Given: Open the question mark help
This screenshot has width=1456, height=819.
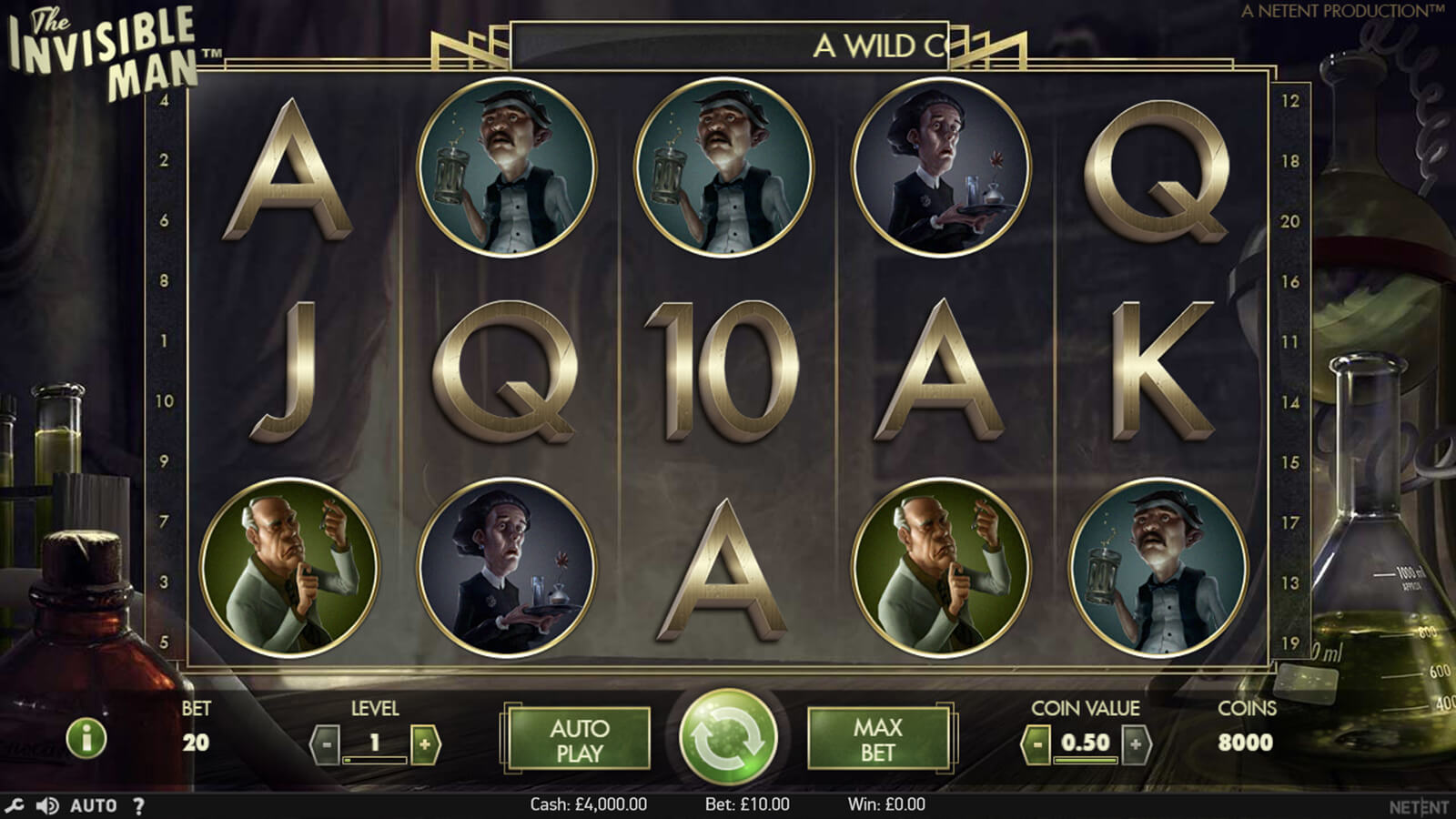Looking at the screenshot, I should coord(138,805).
